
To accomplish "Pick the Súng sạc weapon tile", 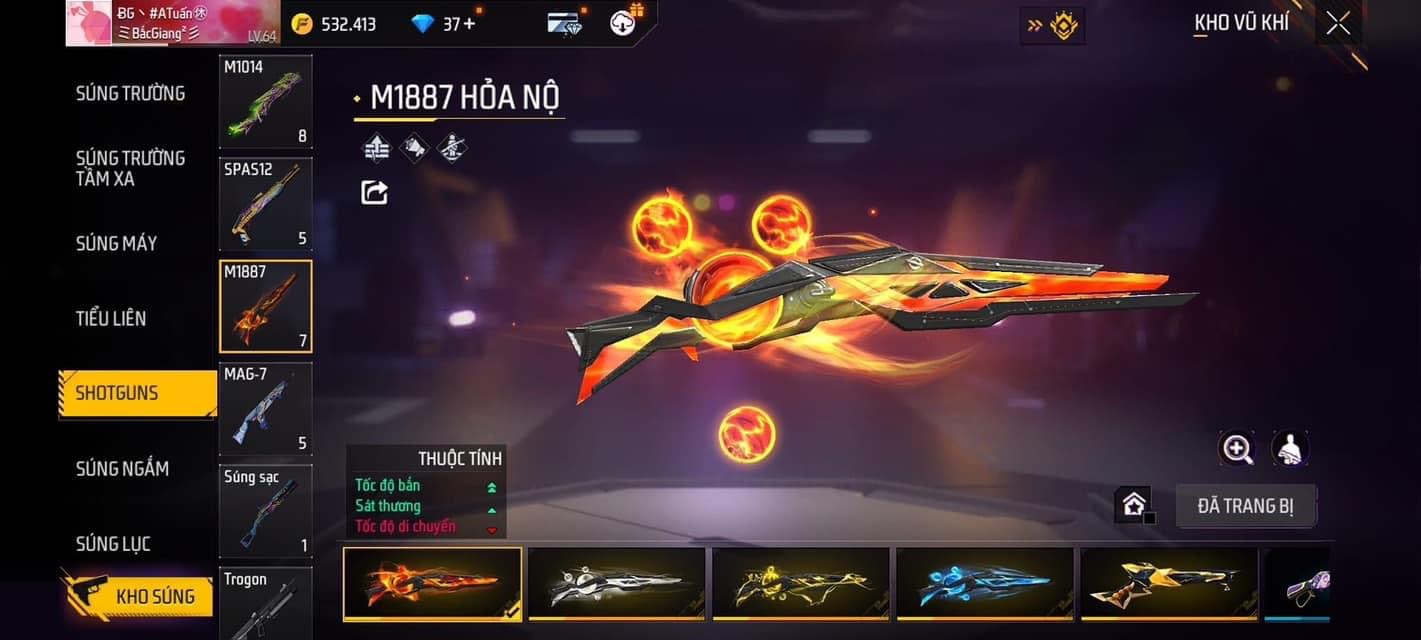I will coord(265,510).
